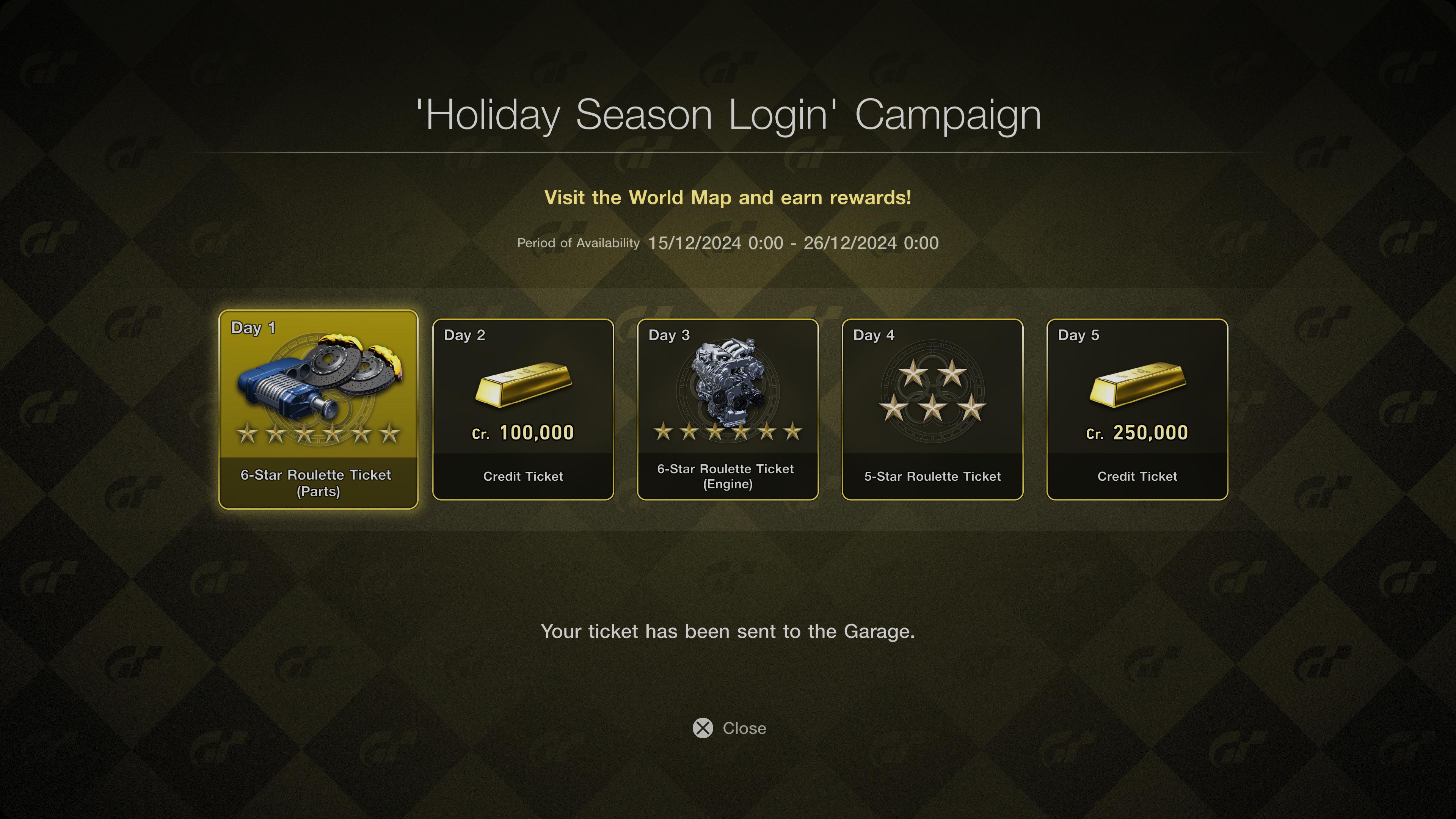
Task: Select the Day 1 Parts Roulette Ticket card
Action: tap(318, 409)
